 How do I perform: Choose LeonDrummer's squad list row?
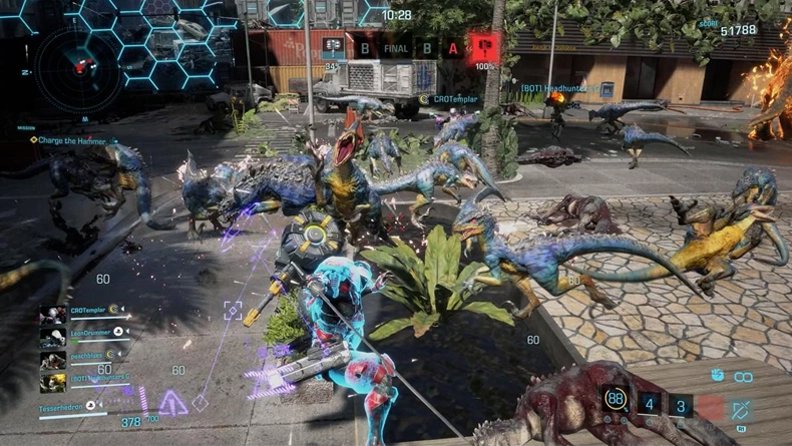(88, 331)
